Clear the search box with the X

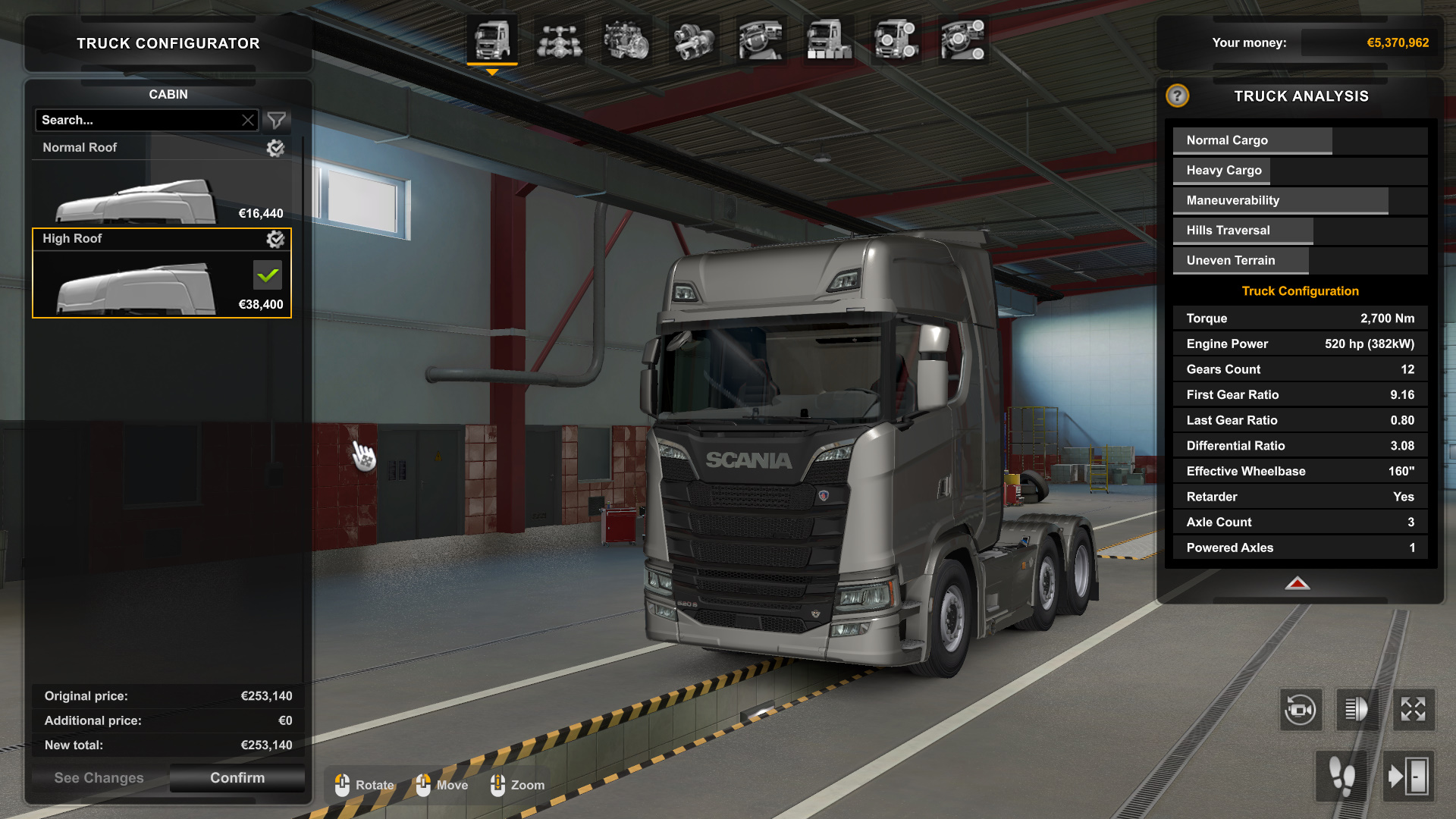click(x=248, y=120)
